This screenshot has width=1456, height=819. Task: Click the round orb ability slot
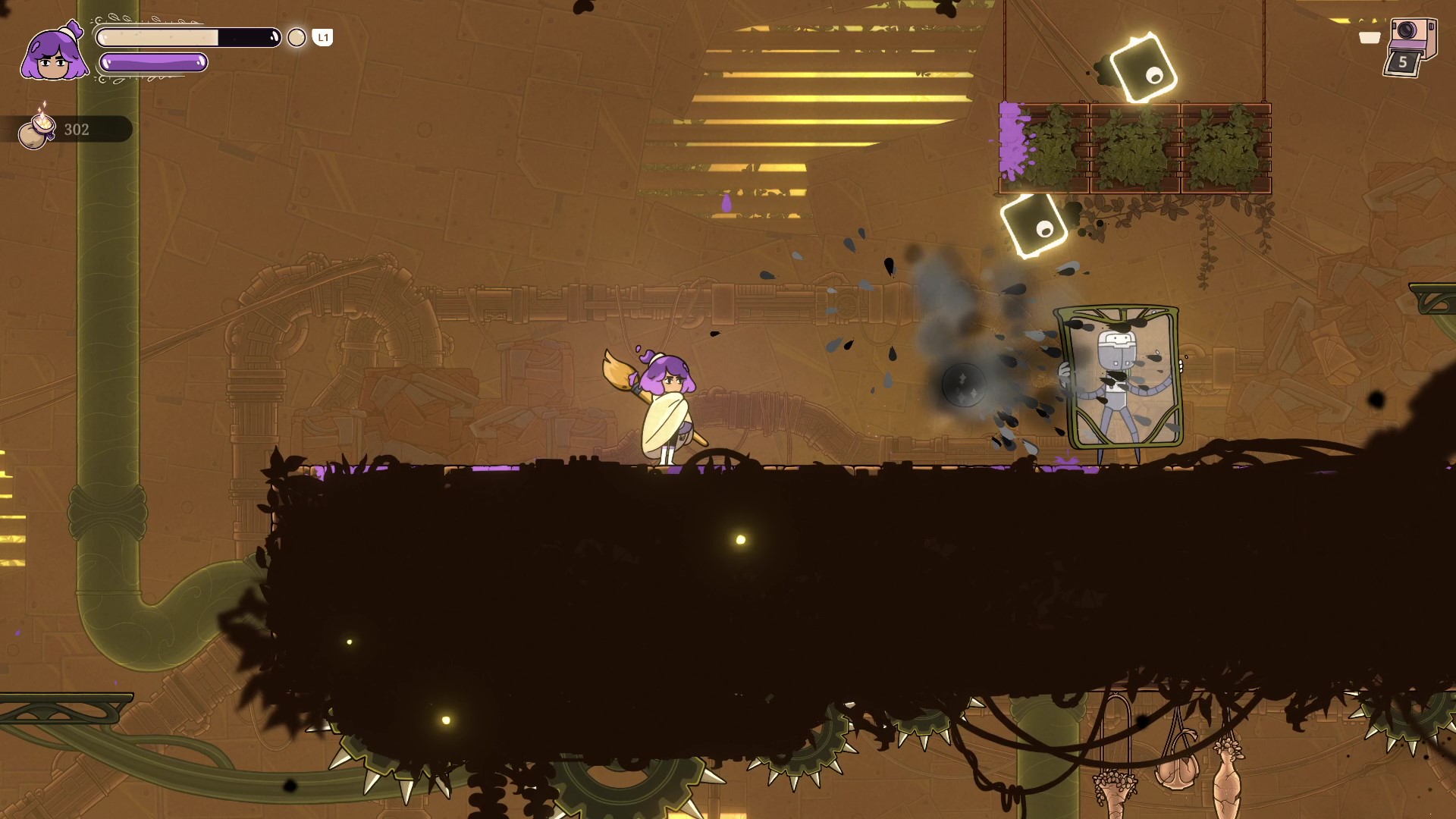pyautogui.click(x=297, y=38)
